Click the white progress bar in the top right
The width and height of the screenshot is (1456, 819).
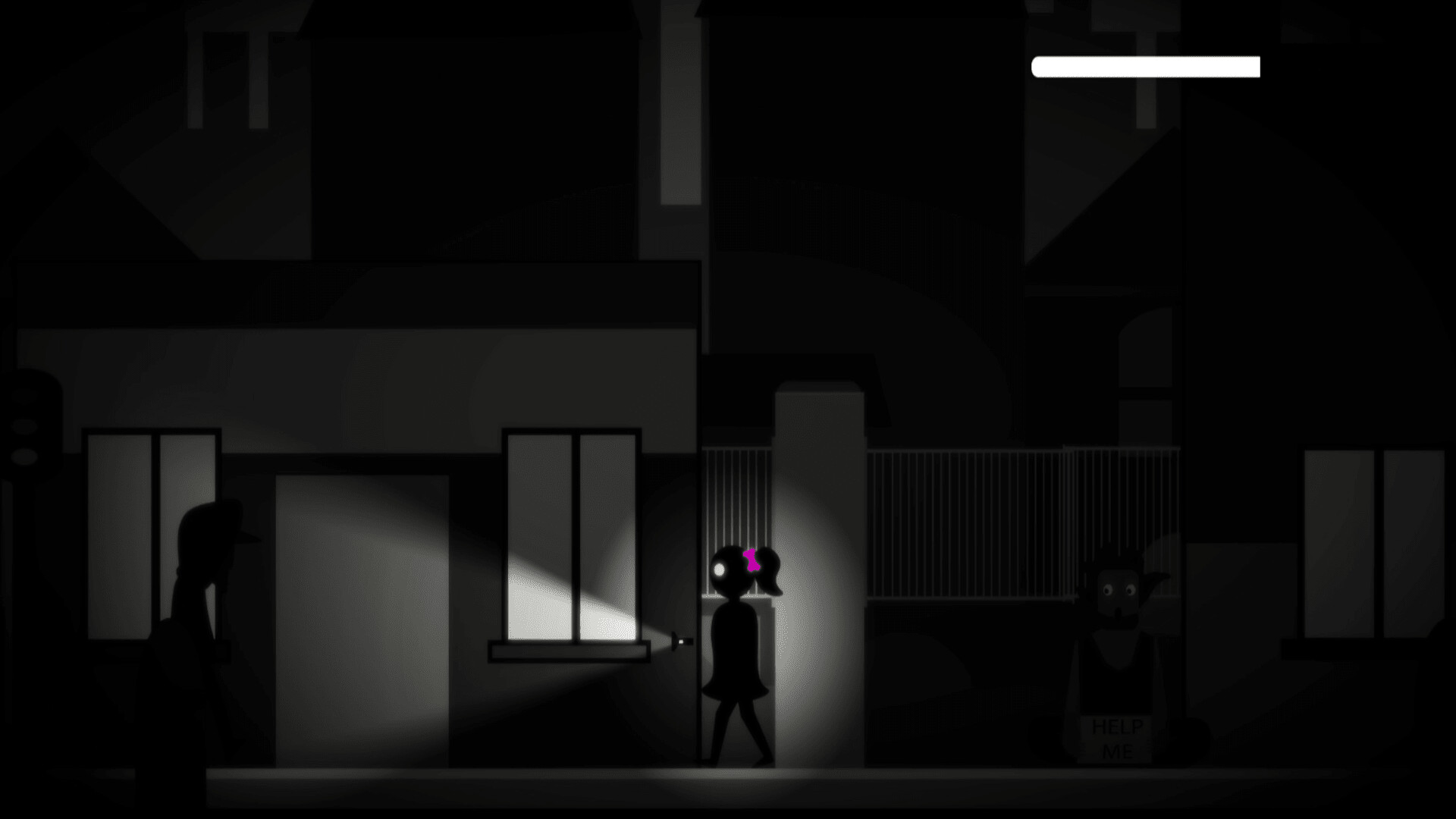point(1145,67)
